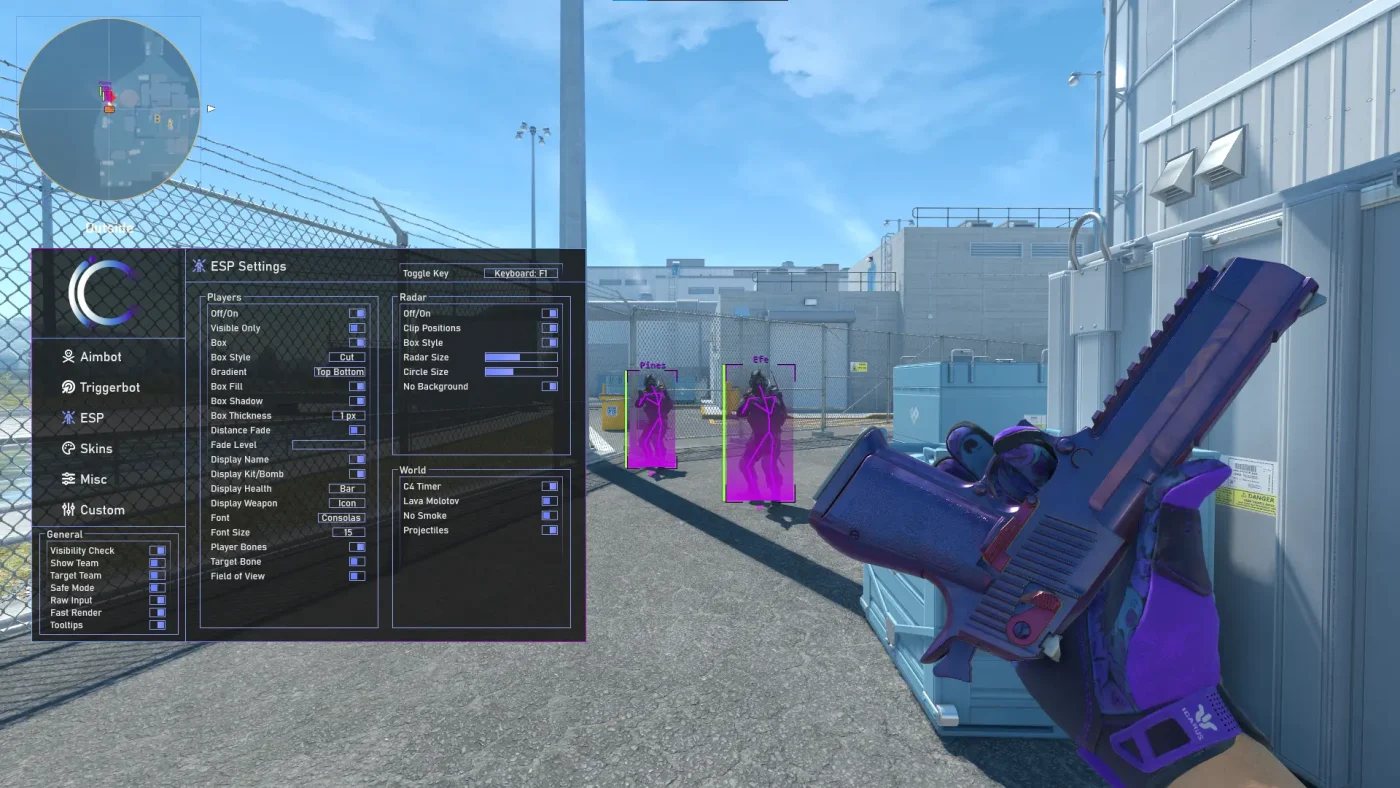Viewport: 1400px width, 788px height.
Task: Click the Display Health Bar selector
Action: (x=345, y=488)
